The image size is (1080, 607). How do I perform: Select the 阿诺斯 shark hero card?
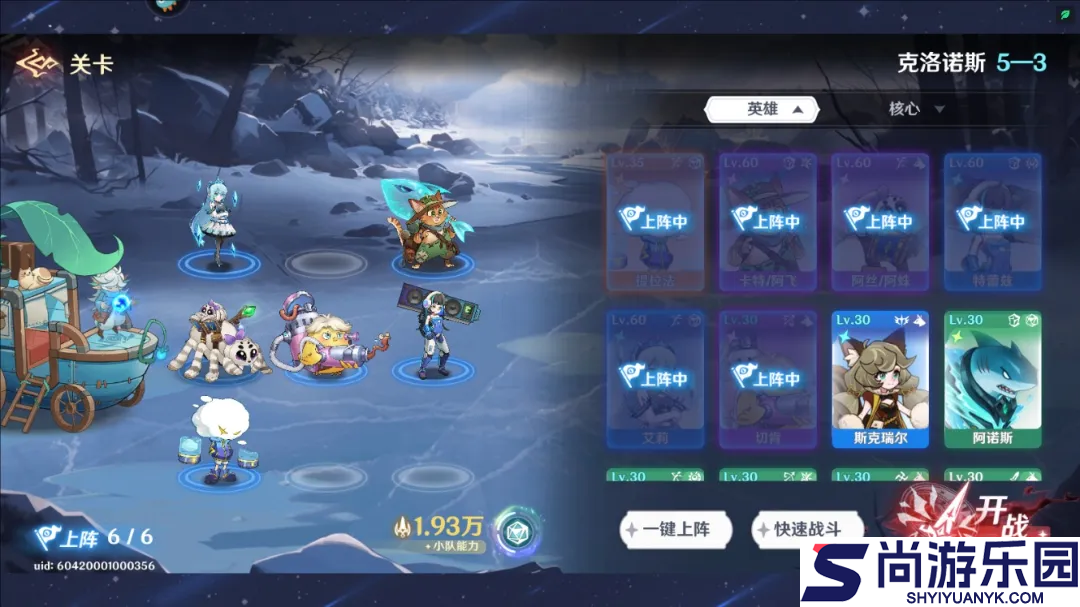(993, 379)
